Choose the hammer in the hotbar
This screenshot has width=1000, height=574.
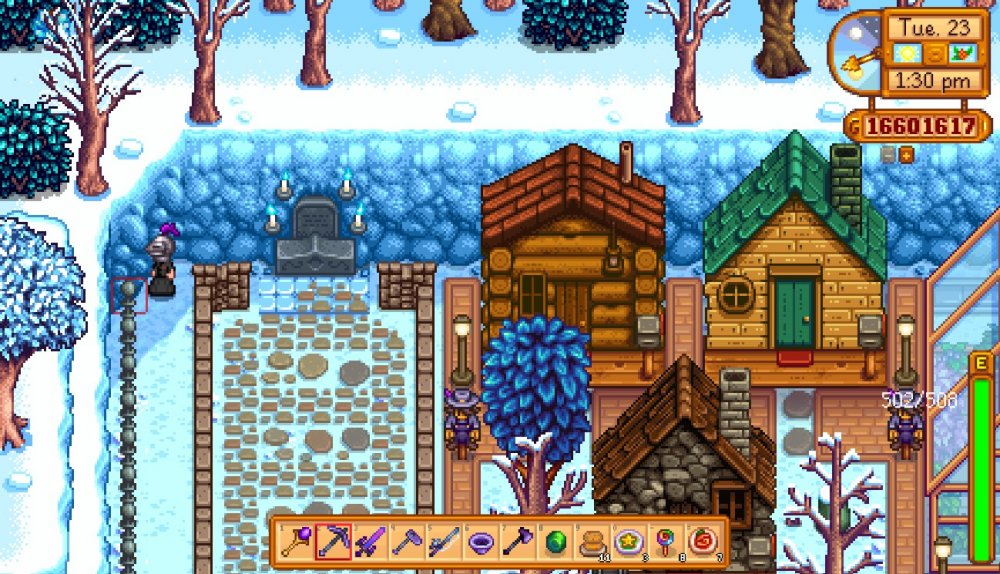pos(407,542)
